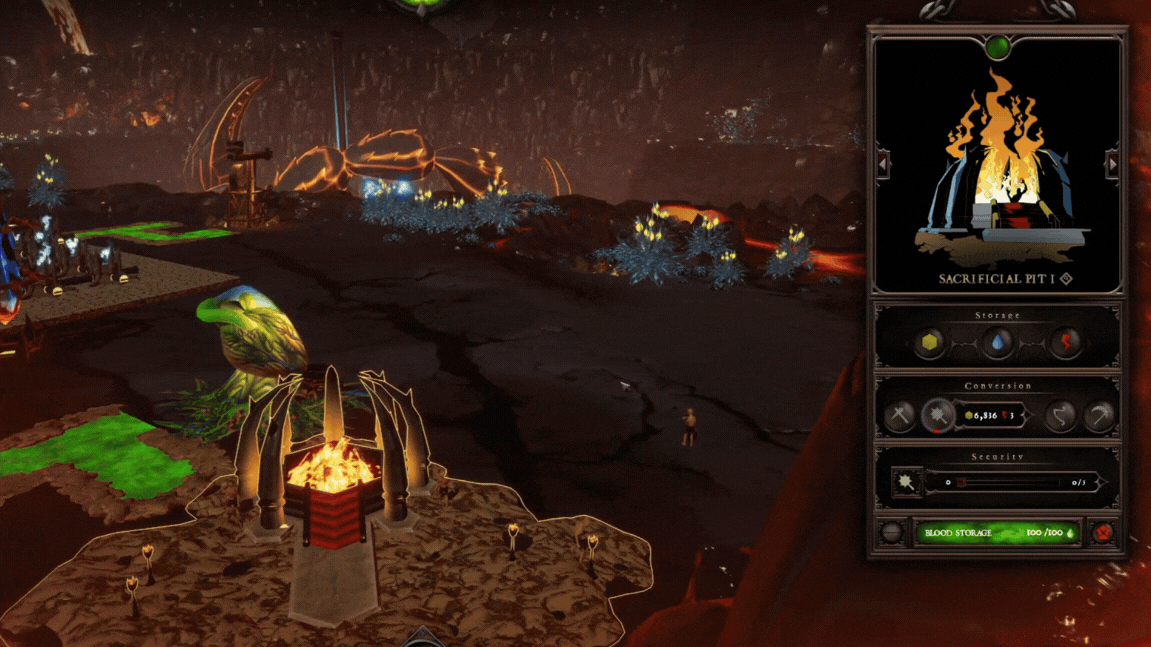Click the round grey button beside Blood Storage
The height and width of the screenshot is (647, 1151).
891,533
